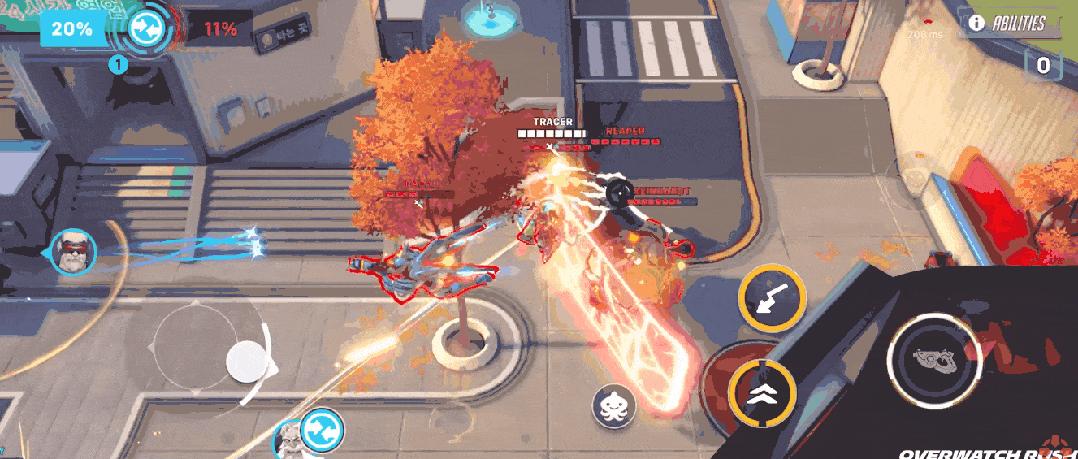Tap the white virtual joystick knob
Viewport: 1078px width, 459px height.
(246, 362)
